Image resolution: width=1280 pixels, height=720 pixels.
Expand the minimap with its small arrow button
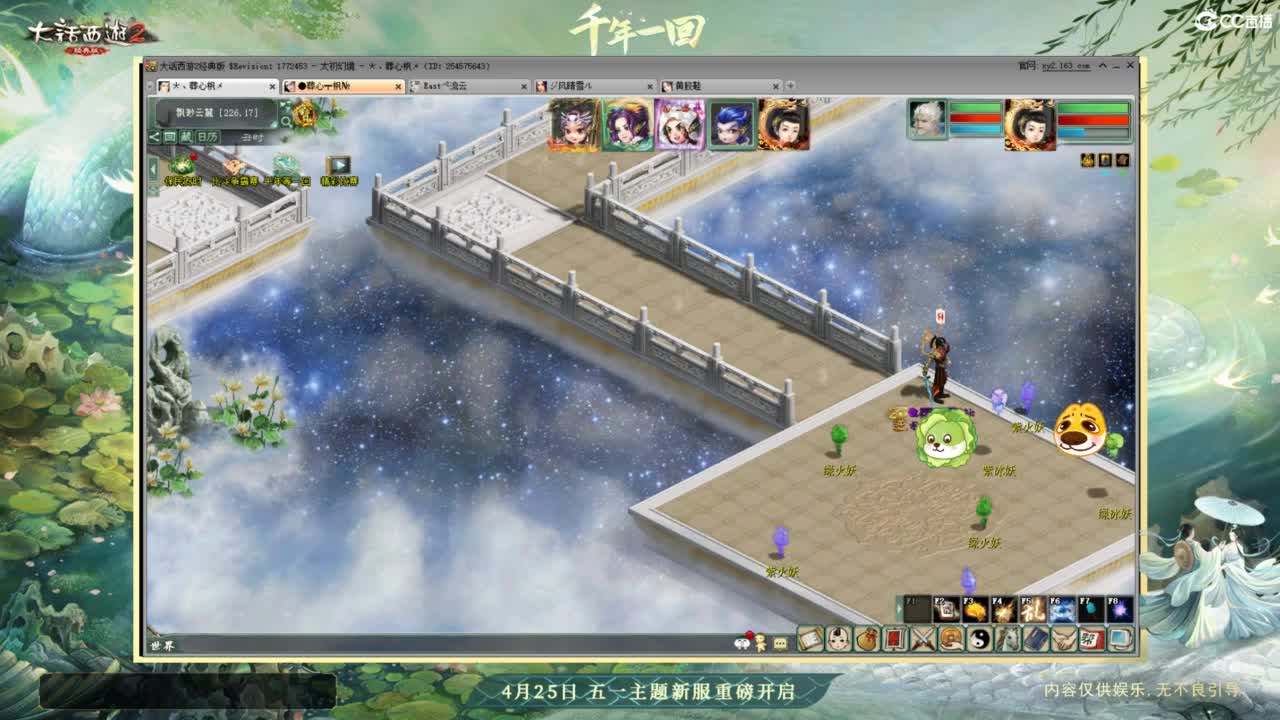point(152,167)
